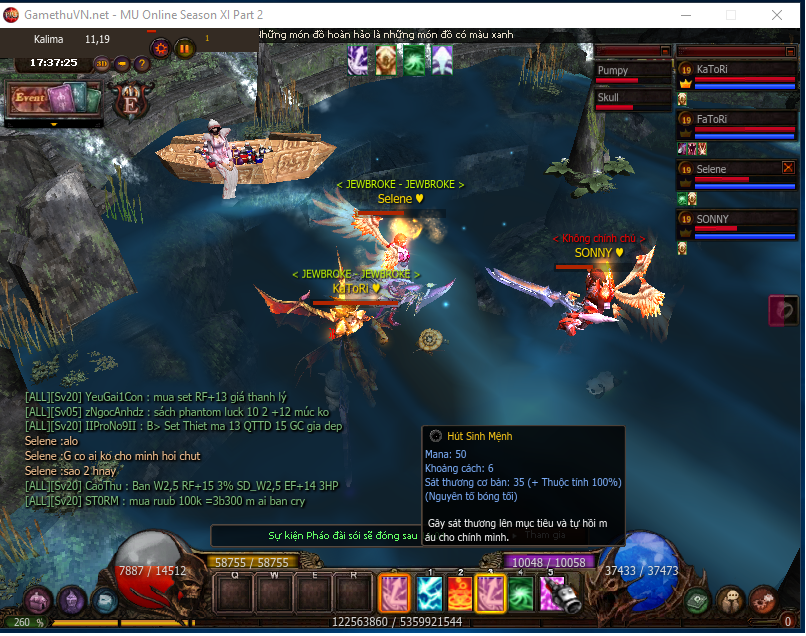Open the speech bubble chat icon
The height and width of the screenshot is (636, 806).
point(732,600)
